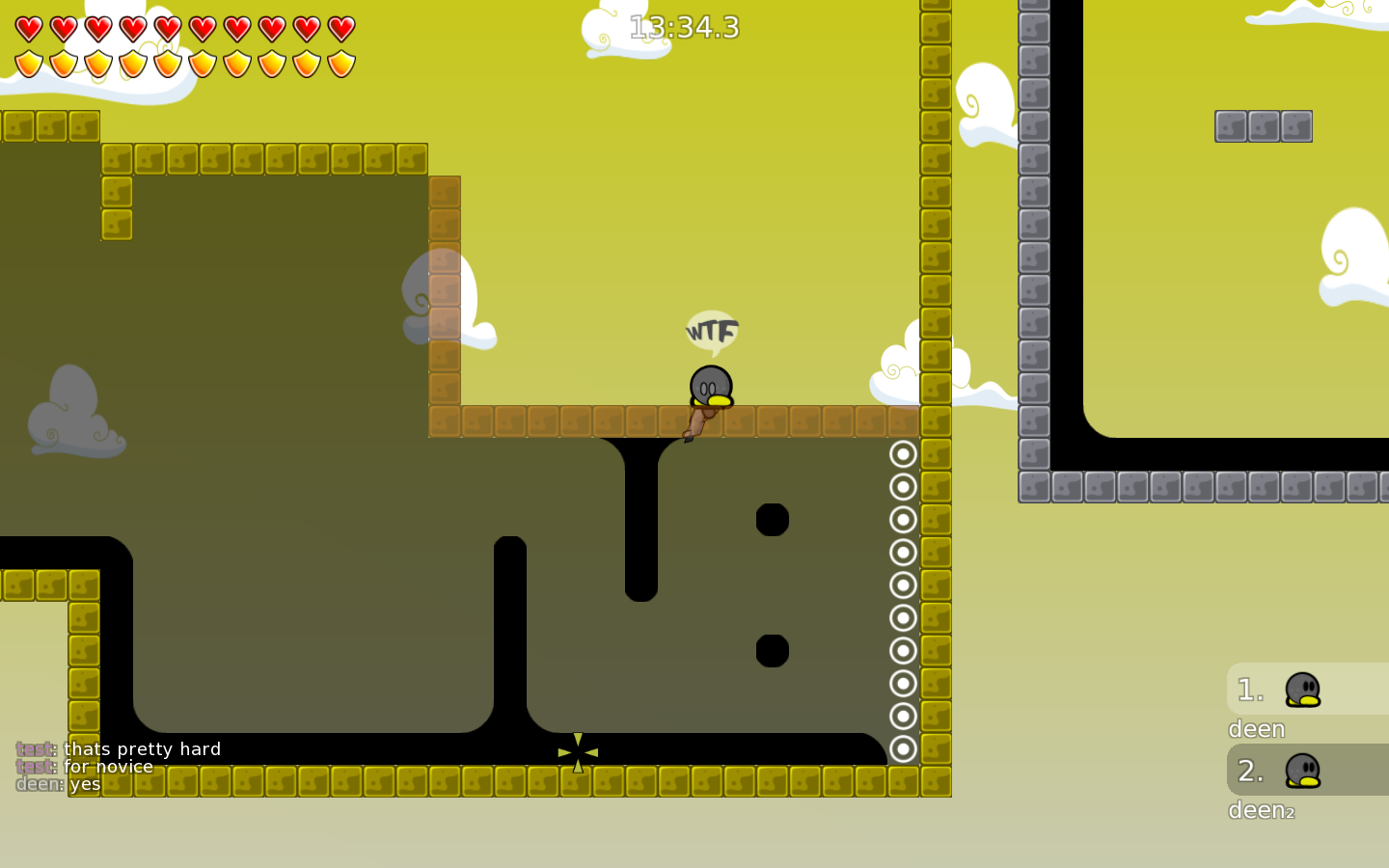Viewport: 1389px width, 868px height.
Task: Click the tee avatar beside rank 2
Action: (x=1304, y=770)
